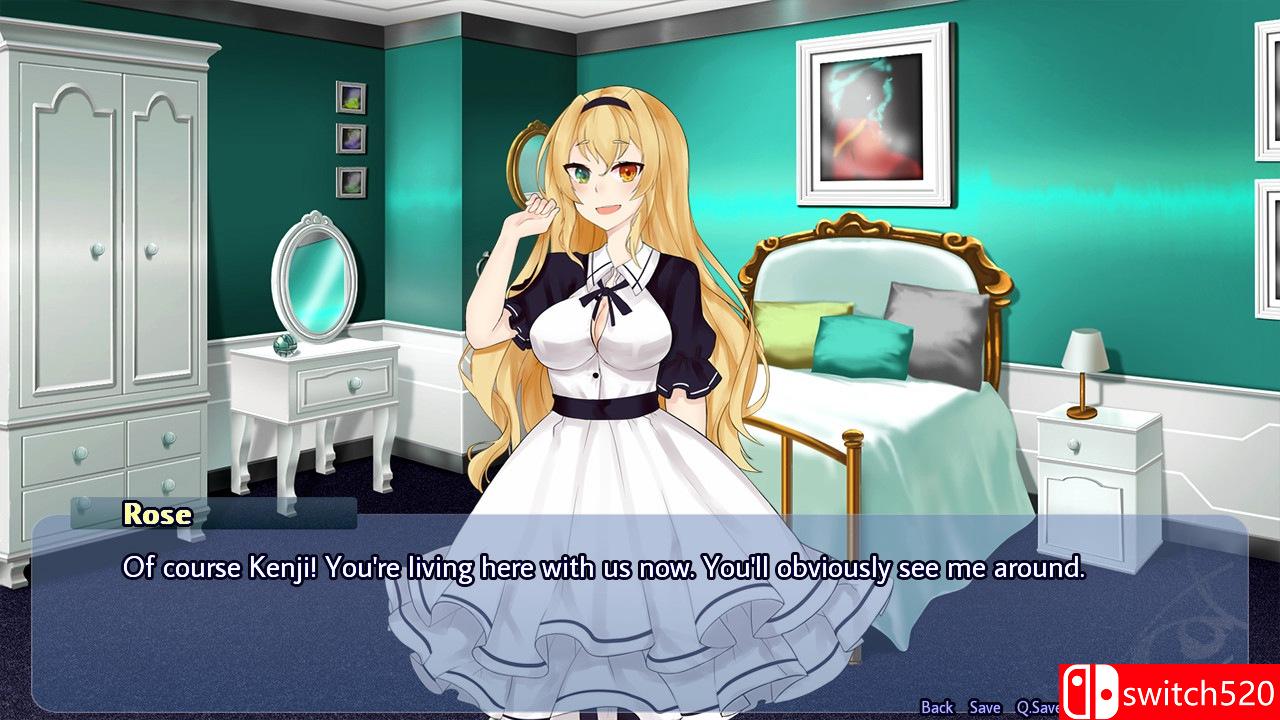Click the nightstand drawer knob

point(1073,446)
